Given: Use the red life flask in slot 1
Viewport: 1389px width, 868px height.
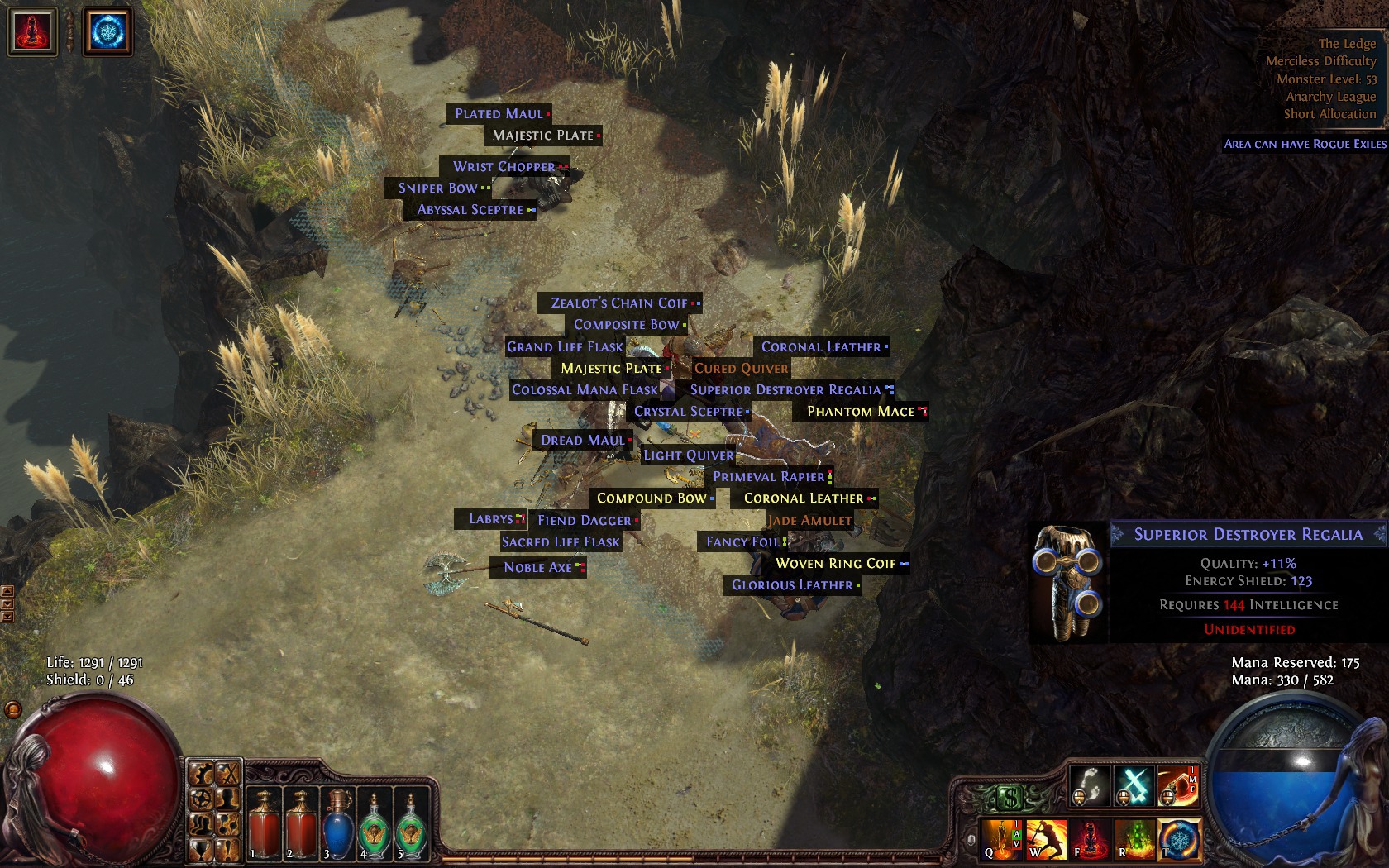Looking at the screenshot, I should point(264,824).
